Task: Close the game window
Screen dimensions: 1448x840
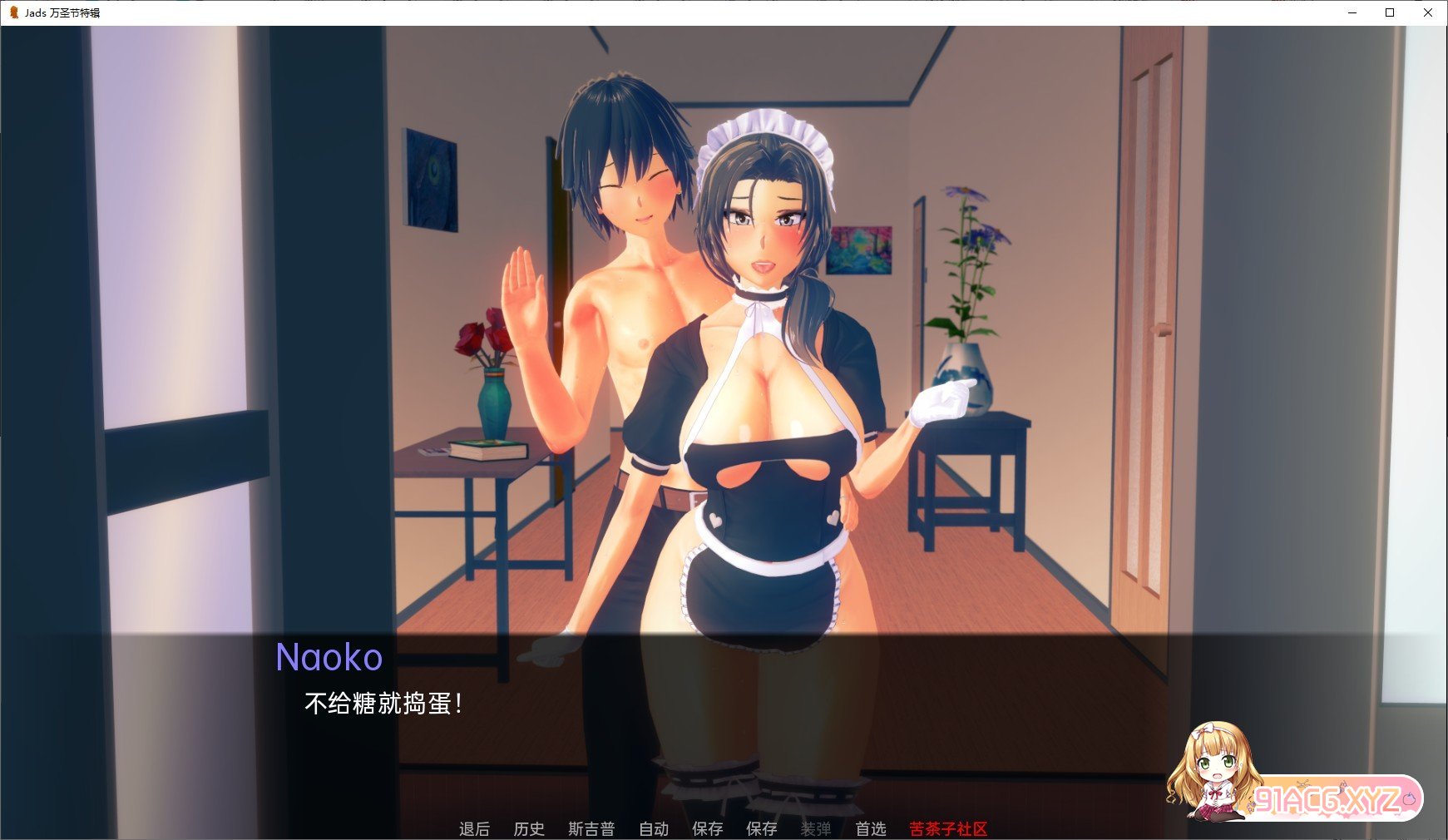Action: [x=1430, y=12]
